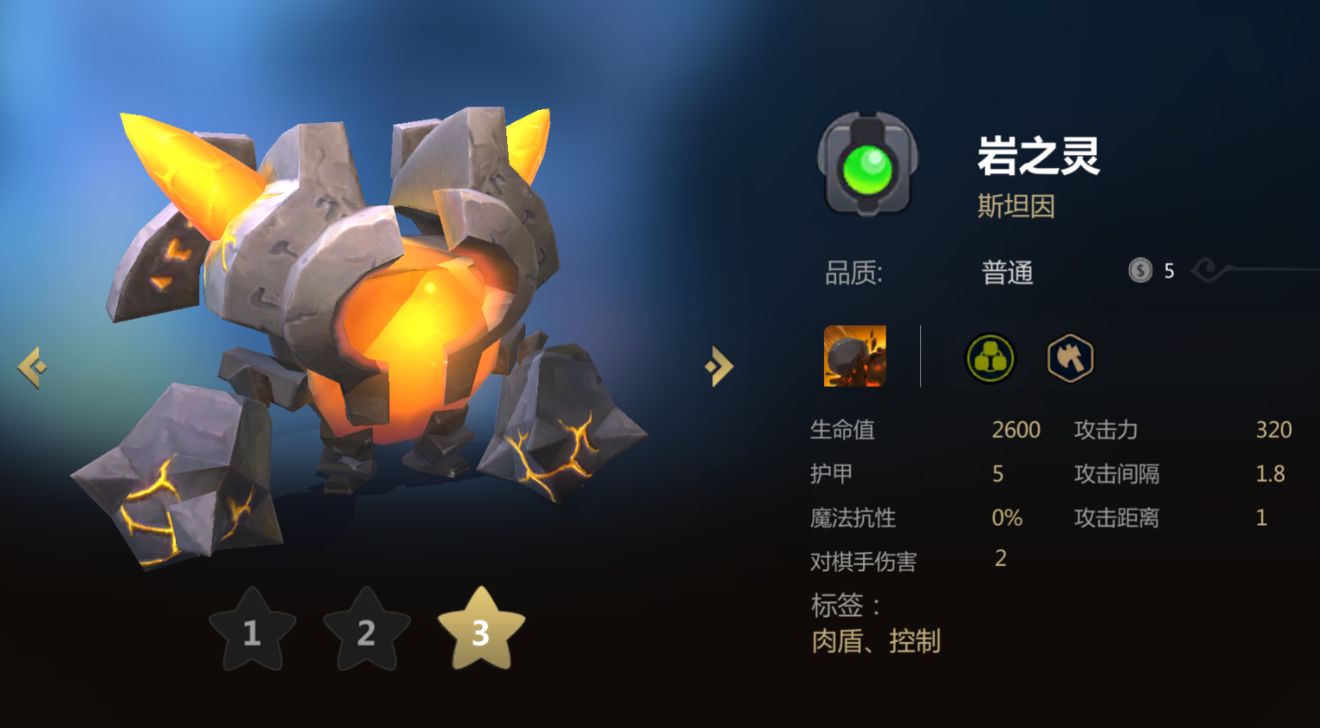
Task: Inspect the axe class trait icon
Action: [1070, 356]
